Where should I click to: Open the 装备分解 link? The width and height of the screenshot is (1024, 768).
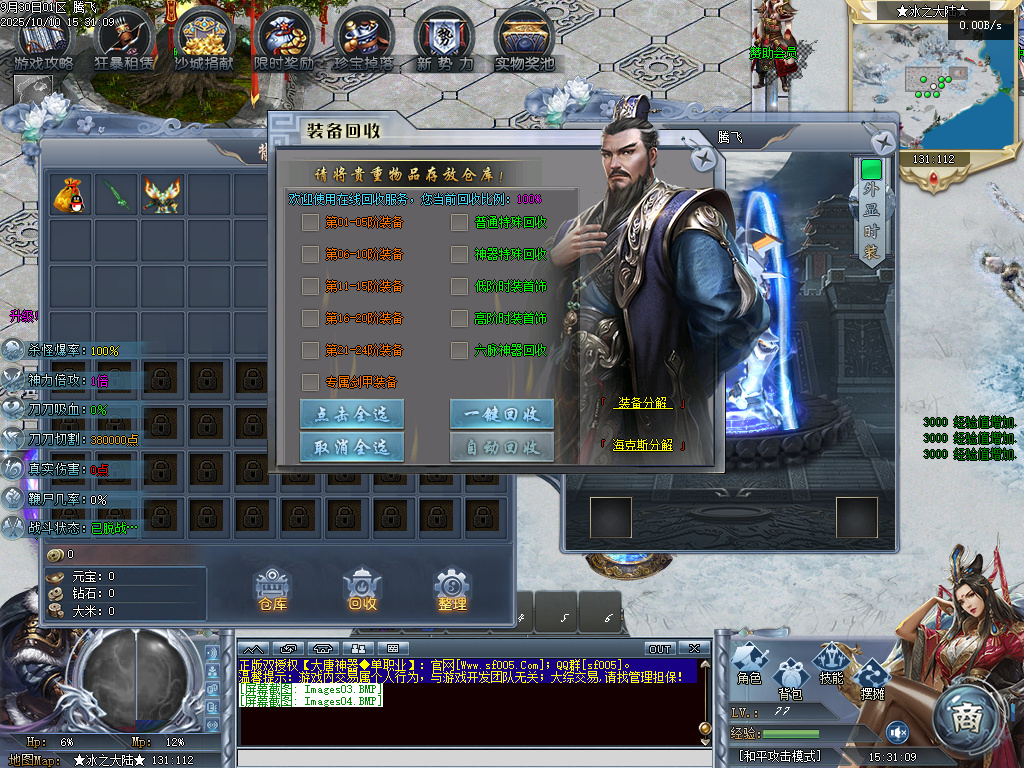coord(642,403)
